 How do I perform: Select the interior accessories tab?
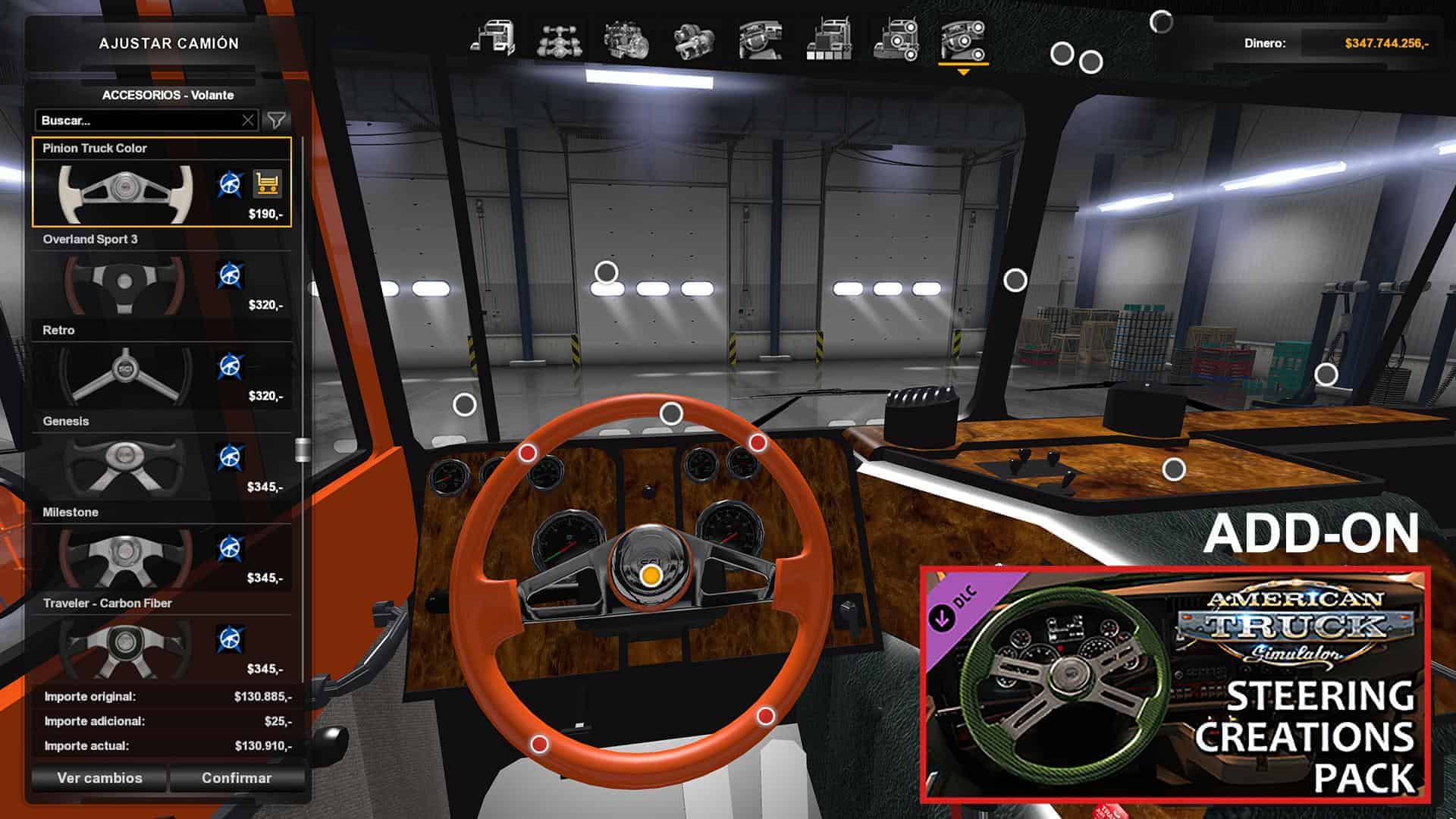point(963,39)
